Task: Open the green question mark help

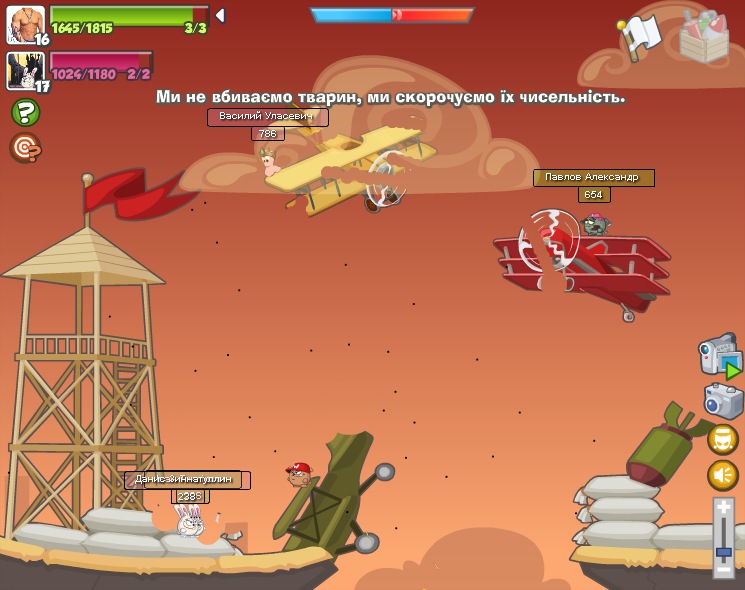Action: (x=25, y=112)
